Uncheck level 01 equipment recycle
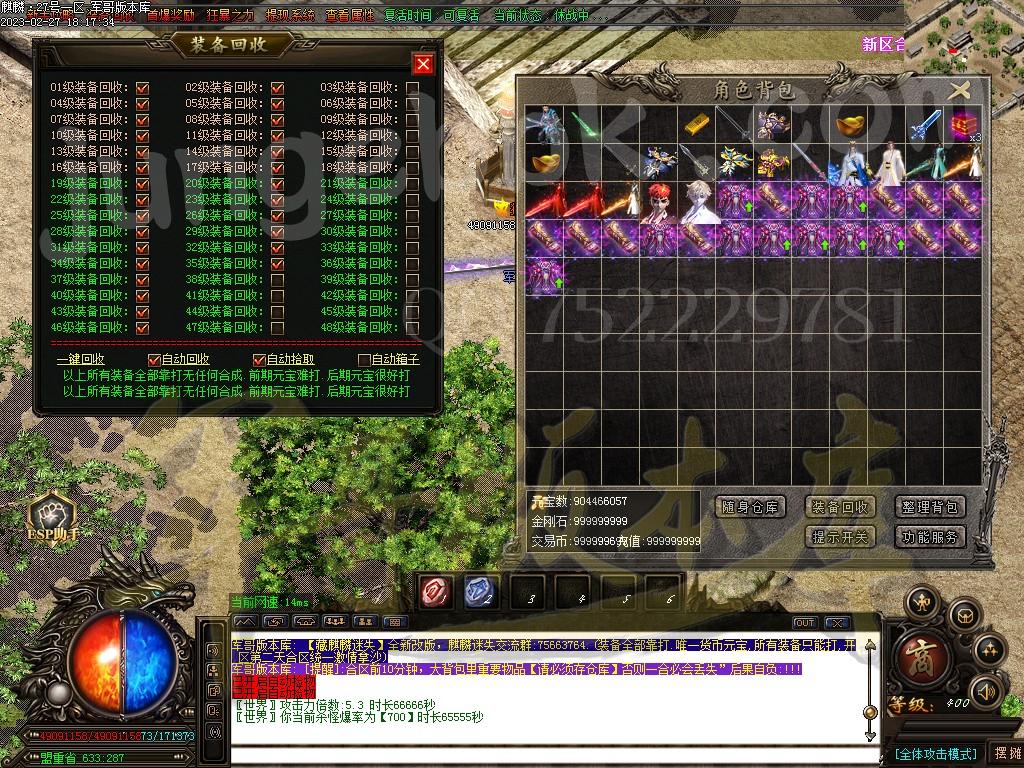The height and width of the screenshot is (768, 1024). 142,88
